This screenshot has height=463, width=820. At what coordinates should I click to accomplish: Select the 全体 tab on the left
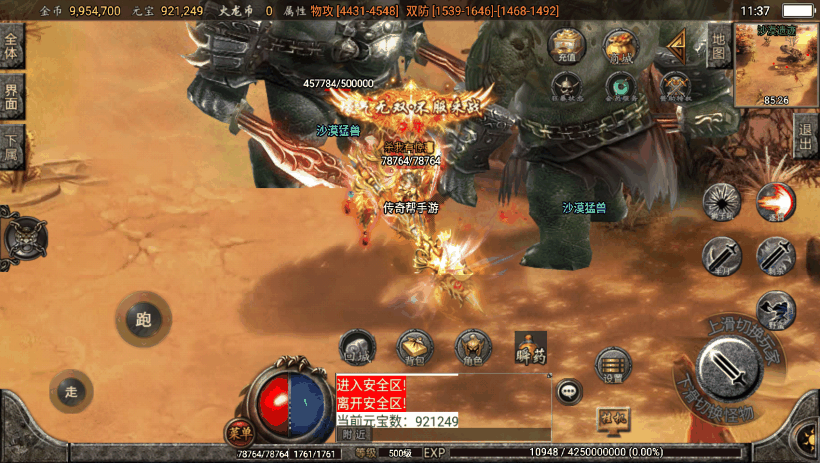click(11, 47)
